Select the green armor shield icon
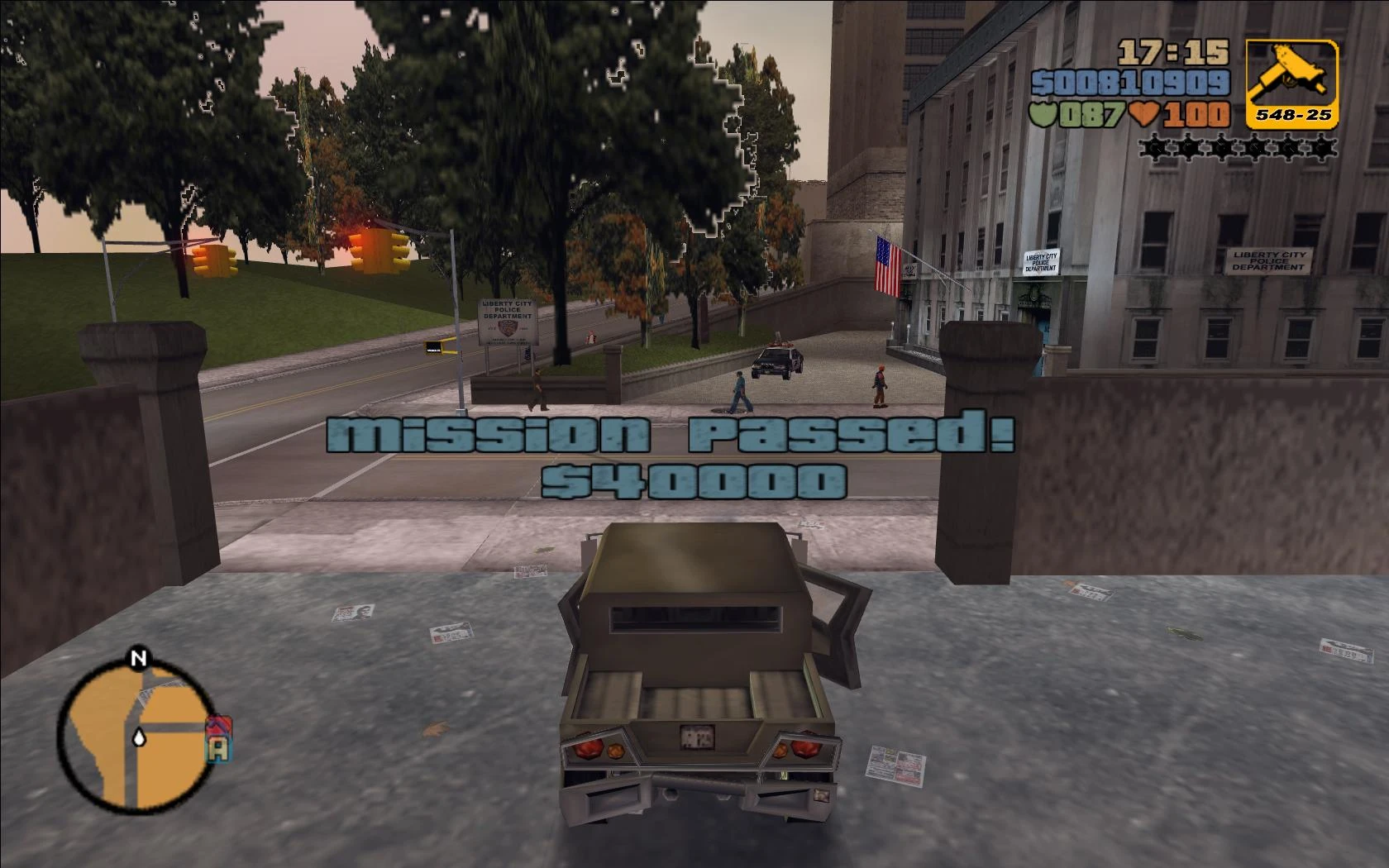Screen dimensions: 1389x868 1043,116
